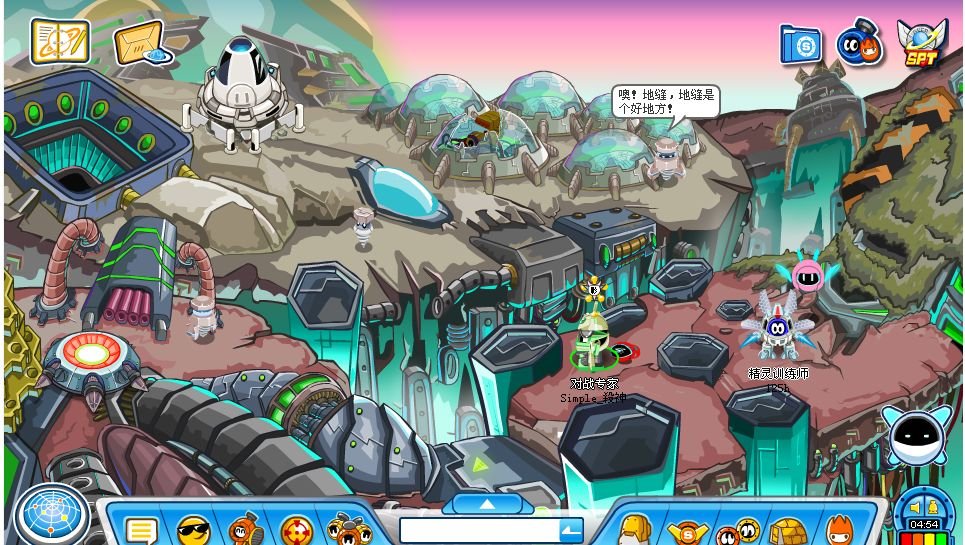Toggle the sound speaker button
Image resolution: width=965 pixels, height=545 pixels.
pyautogui.click(x=912, y=507)
